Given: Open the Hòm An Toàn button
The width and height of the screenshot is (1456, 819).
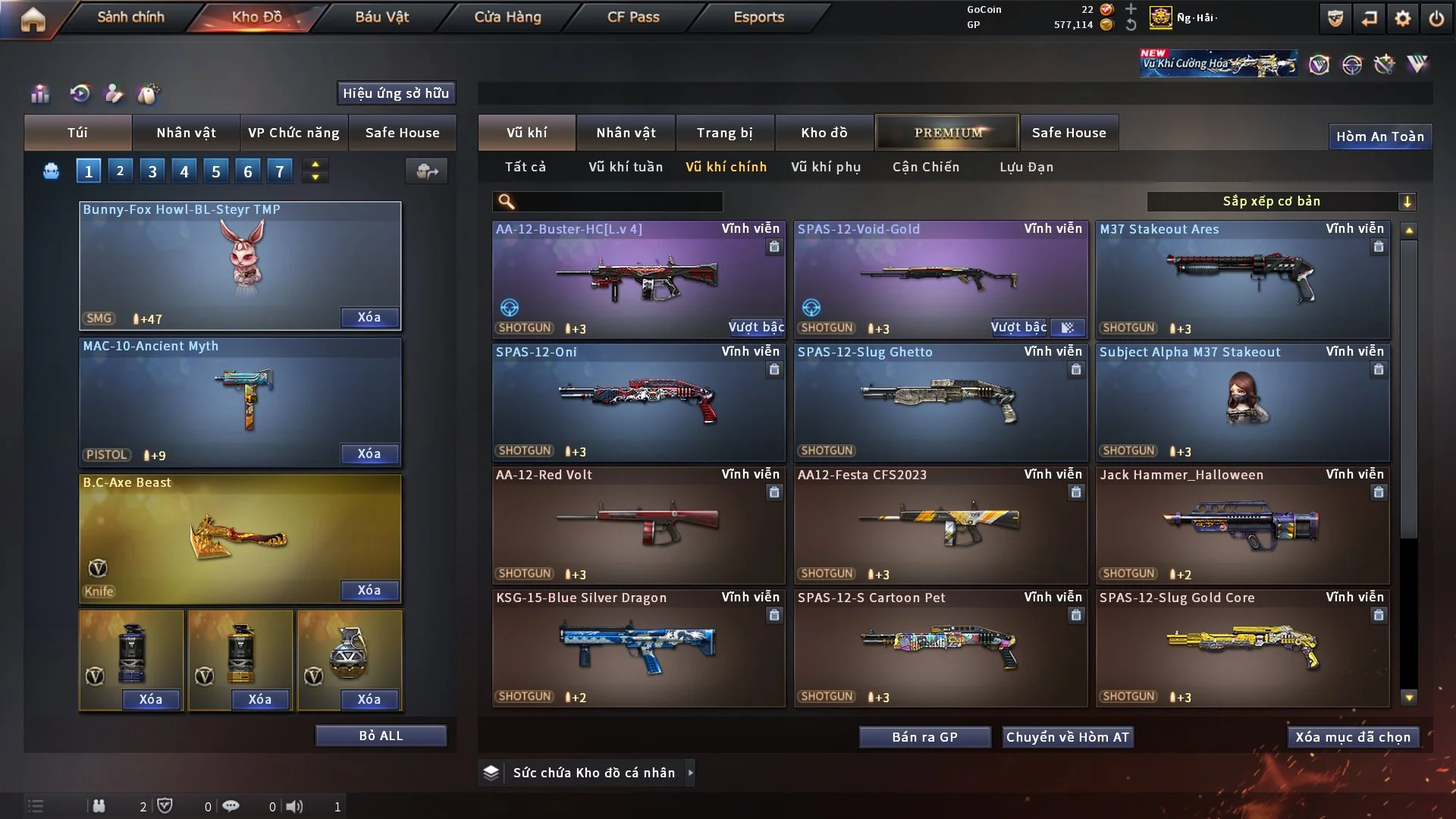Looking at the screenshot, I should coord(1379,136).
